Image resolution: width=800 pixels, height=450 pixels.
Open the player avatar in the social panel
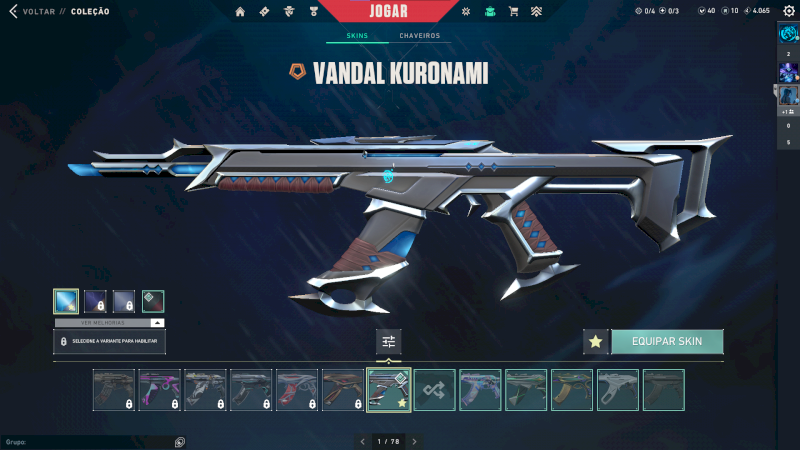(788, 33)
